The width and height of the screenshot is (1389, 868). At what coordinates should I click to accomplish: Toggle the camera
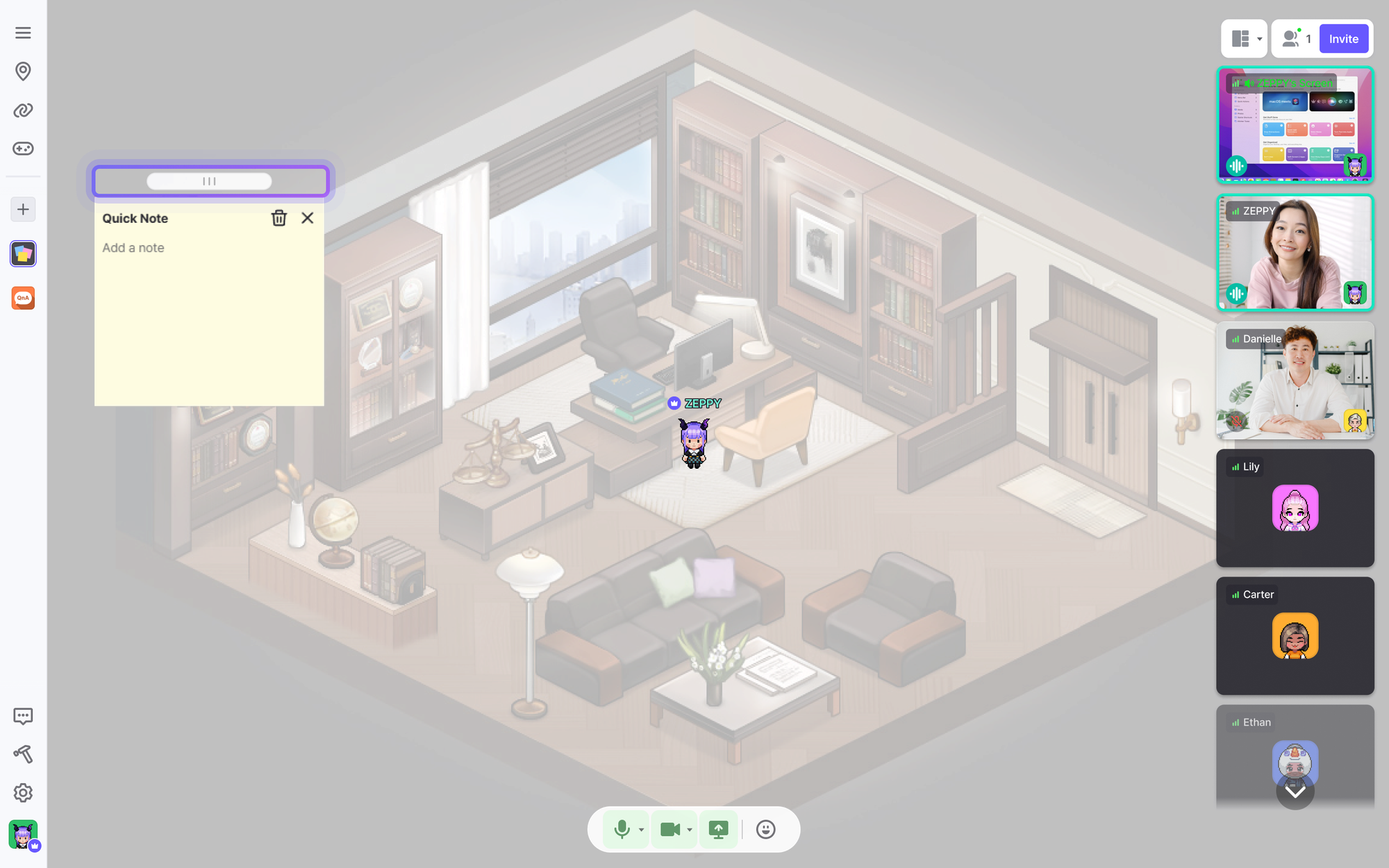click(669, 829)
